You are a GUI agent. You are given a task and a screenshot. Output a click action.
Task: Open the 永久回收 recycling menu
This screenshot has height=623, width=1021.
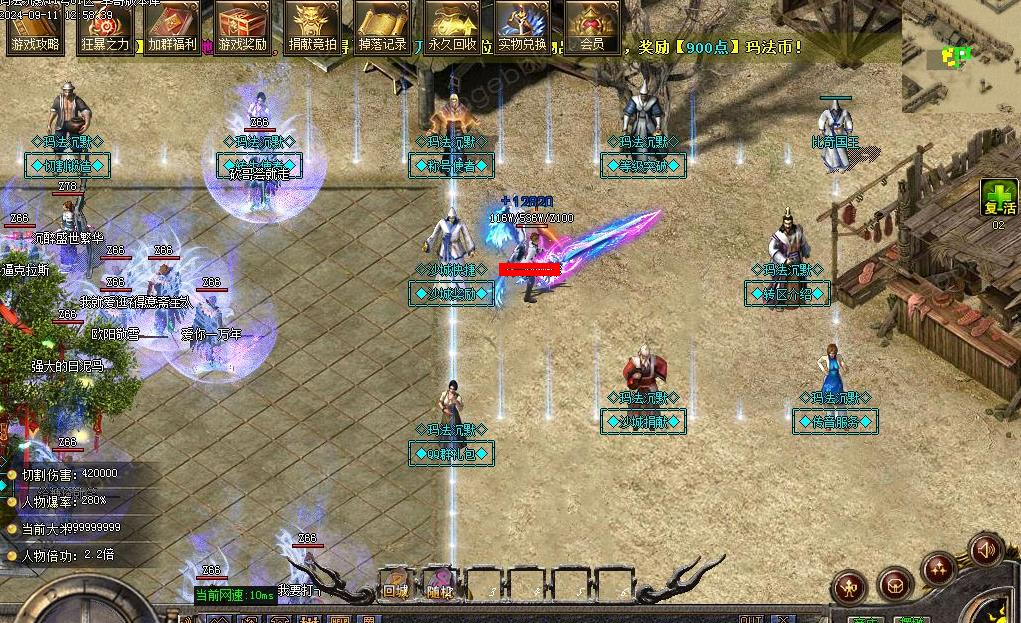click(452, 27)
